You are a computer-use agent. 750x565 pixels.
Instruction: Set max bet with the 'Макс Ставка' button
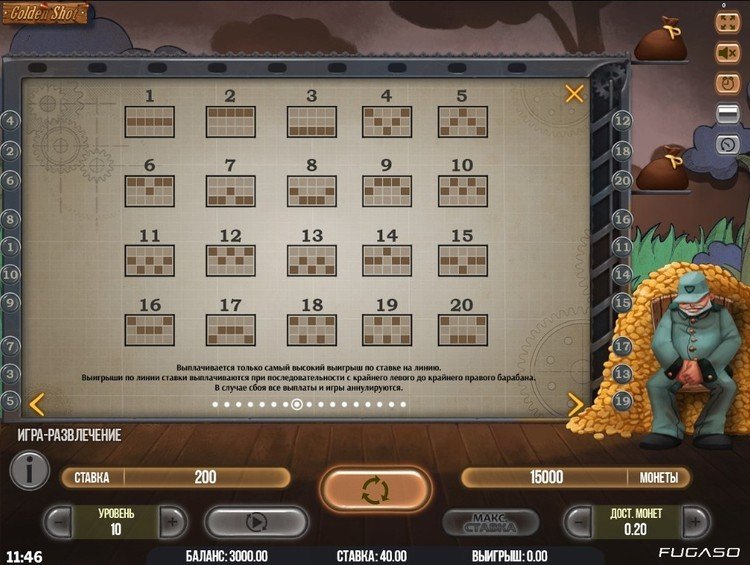[x=491, y=522]
